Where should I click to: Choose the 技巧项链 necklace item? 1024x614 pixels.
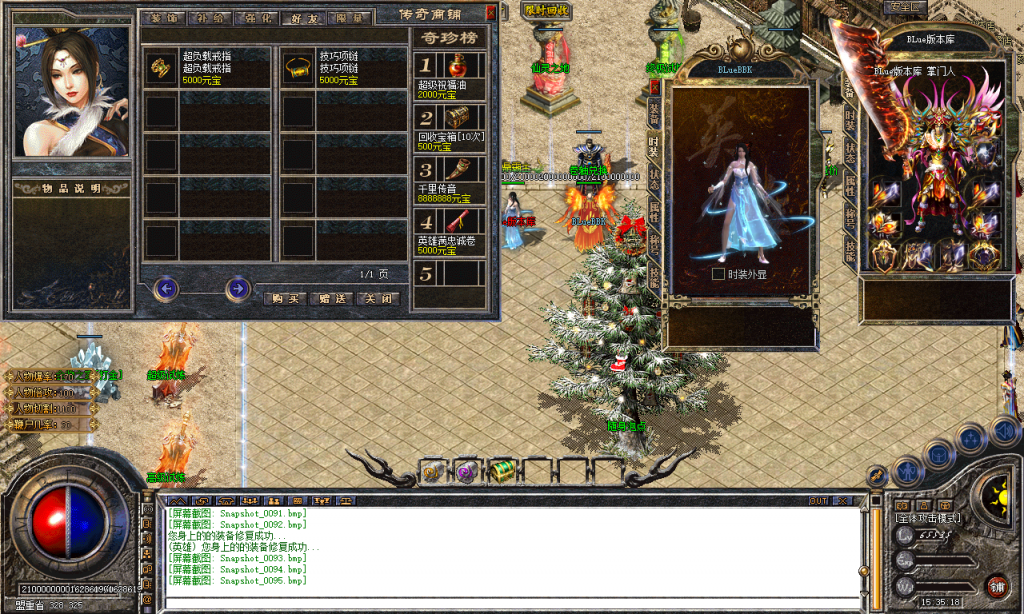[x=344, y=67]
